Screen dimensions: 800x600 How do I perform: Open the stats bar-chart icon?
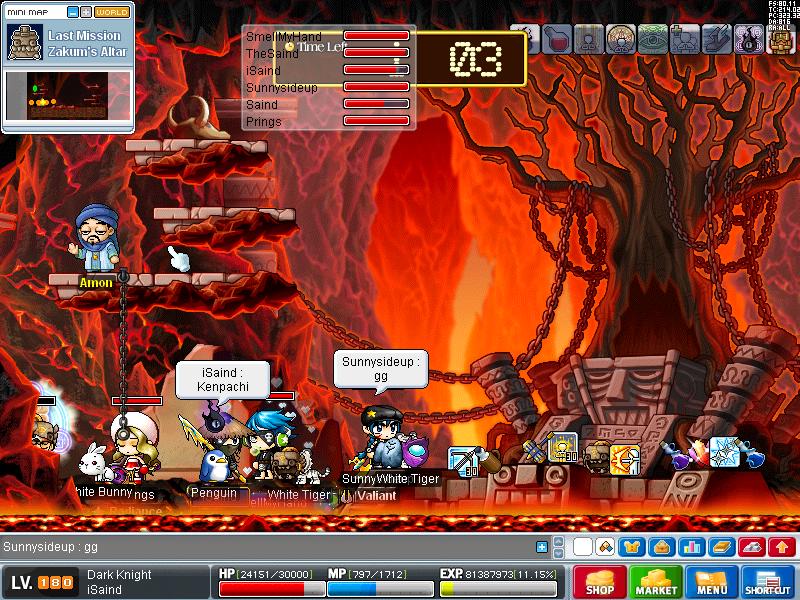click(689, 547)
